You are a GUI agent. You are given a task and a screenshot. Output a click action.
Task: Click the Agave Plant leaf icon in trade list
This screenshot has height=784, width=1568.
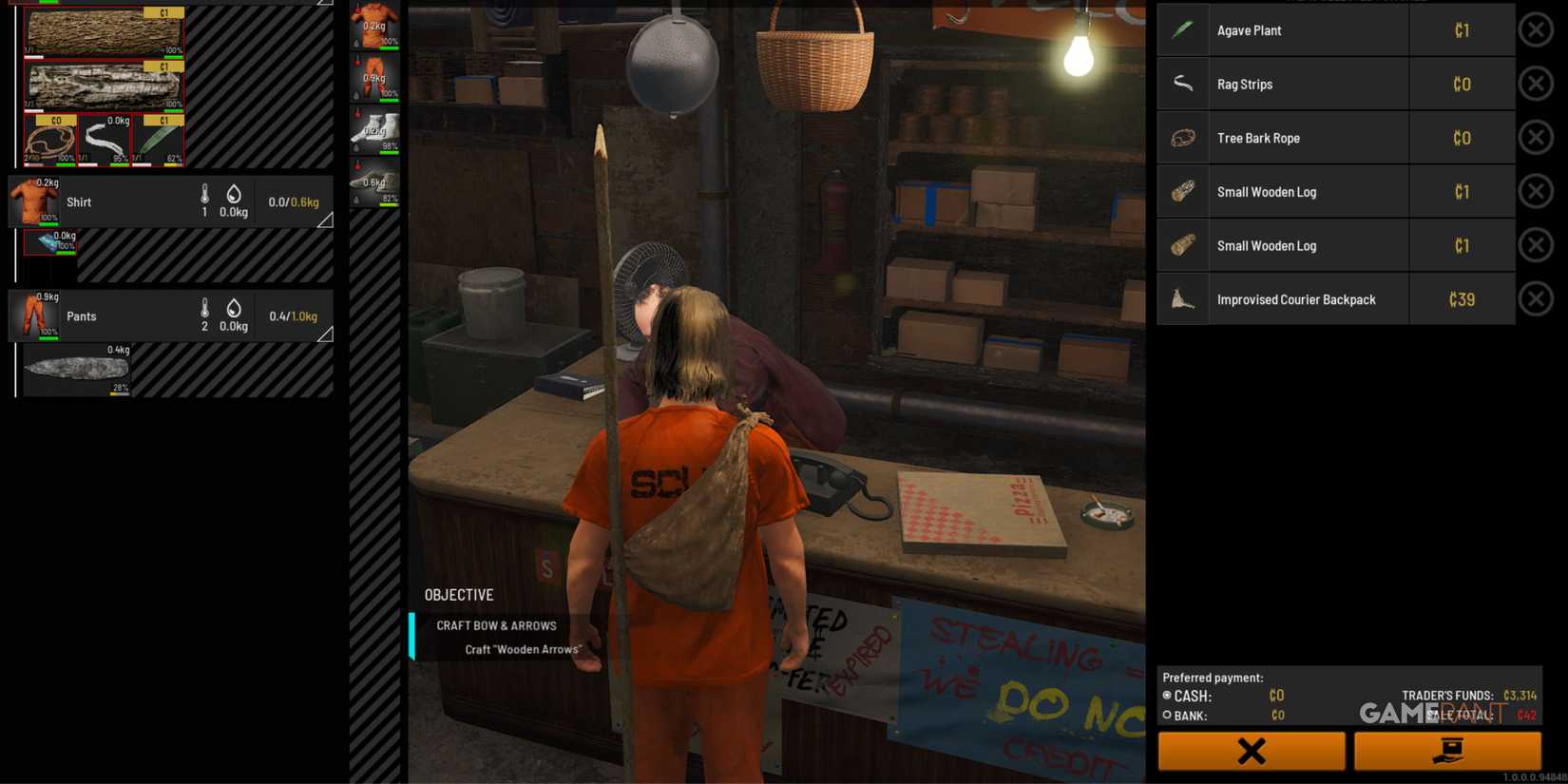coord(1182,29)
